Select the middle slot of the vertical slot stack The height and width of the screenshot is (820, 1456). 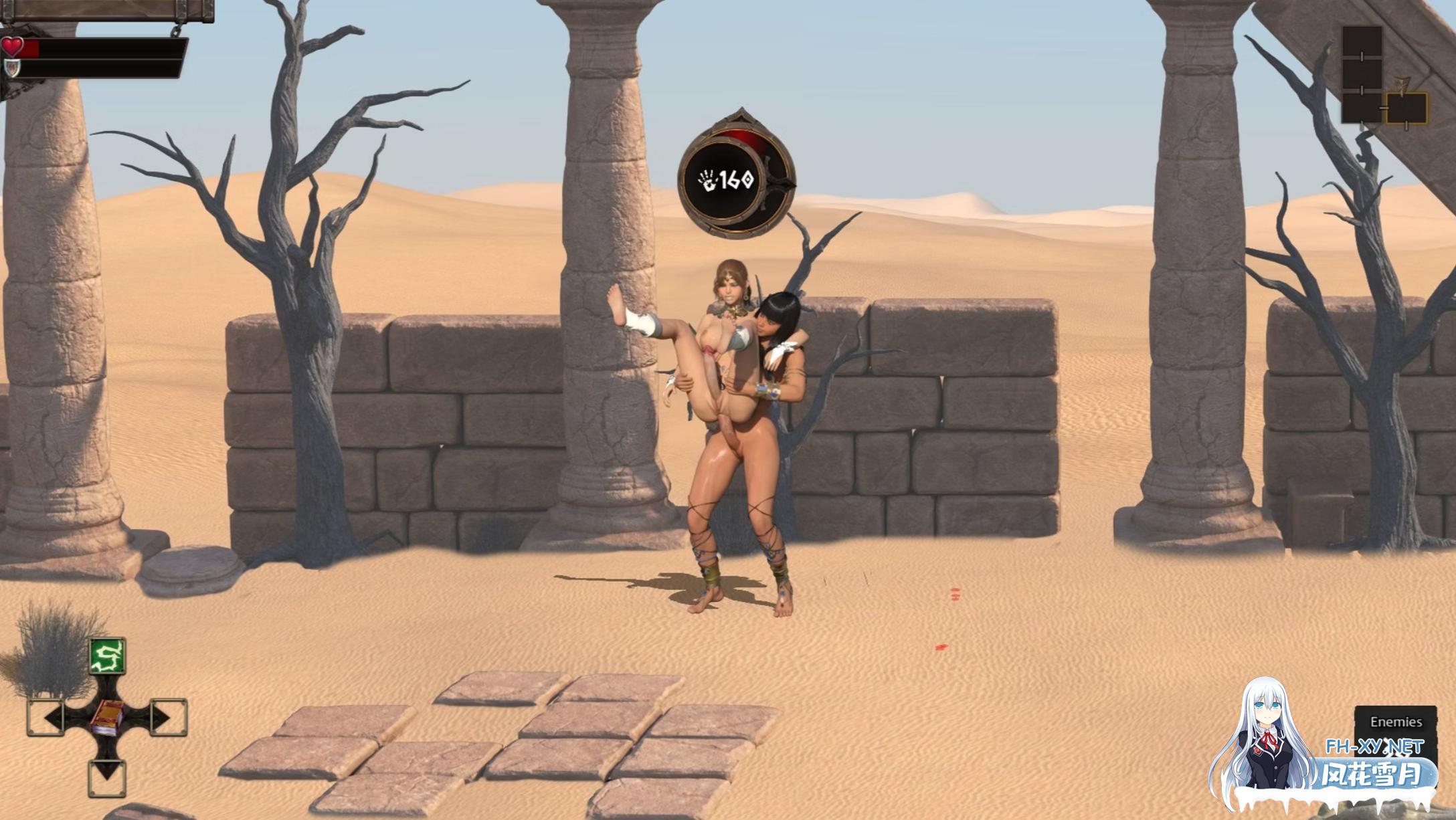pos(1362,74)
